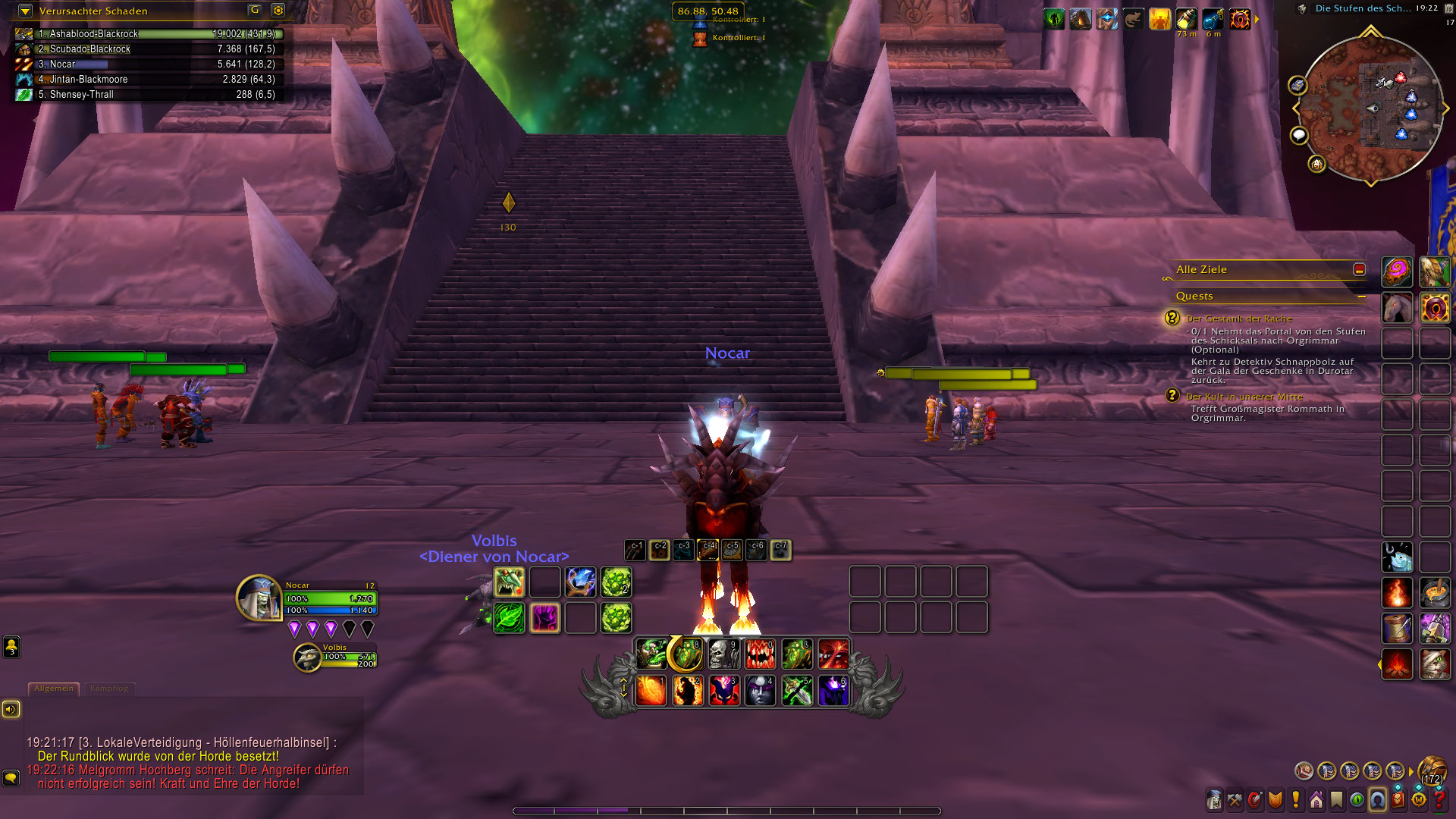Image resolution: width=1456 pixels, height=819 pixels.
Task: Click the Nocar player portrait
Action: point(259,598)
